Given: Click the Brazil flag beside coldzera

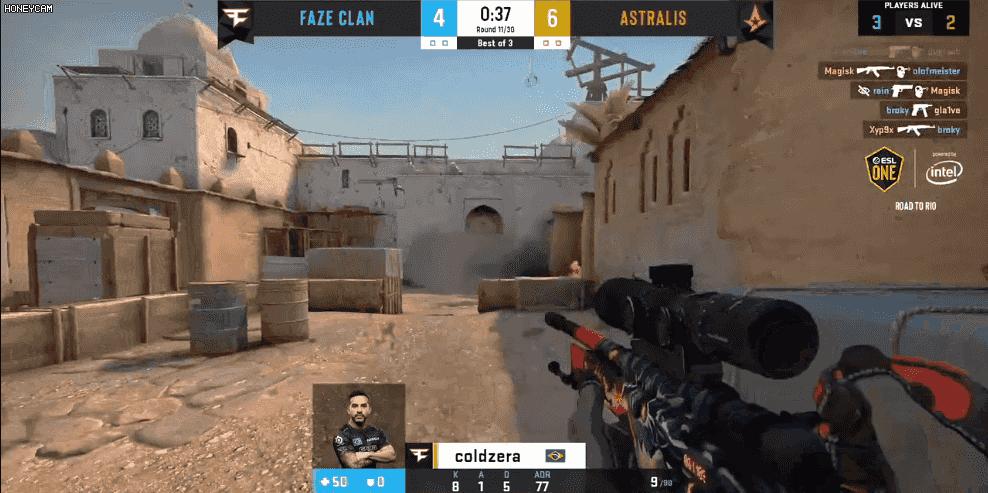Looking at the screenshot, I should (x=556, y=455).
